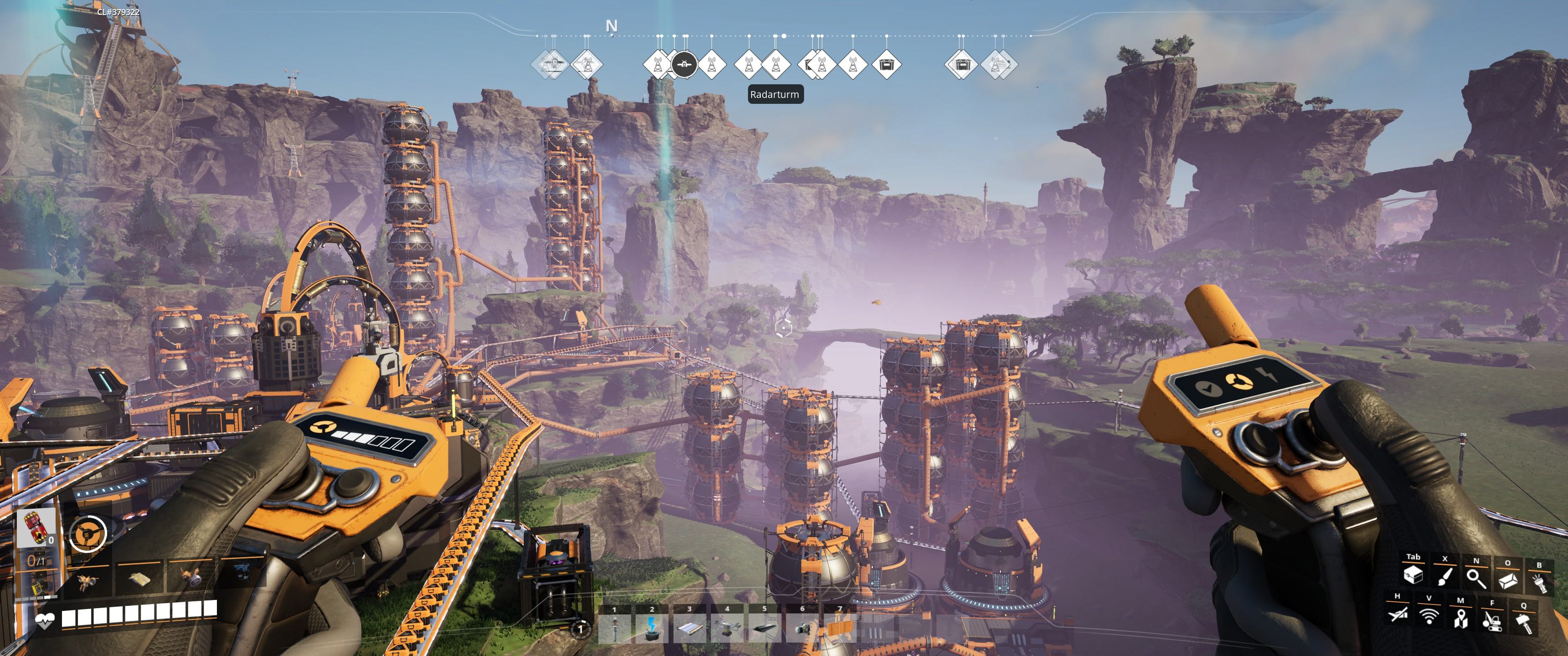The image size is (1568, 656).
Task: Open inventory via the crate icon
Action: click(x=1413, y=575)
